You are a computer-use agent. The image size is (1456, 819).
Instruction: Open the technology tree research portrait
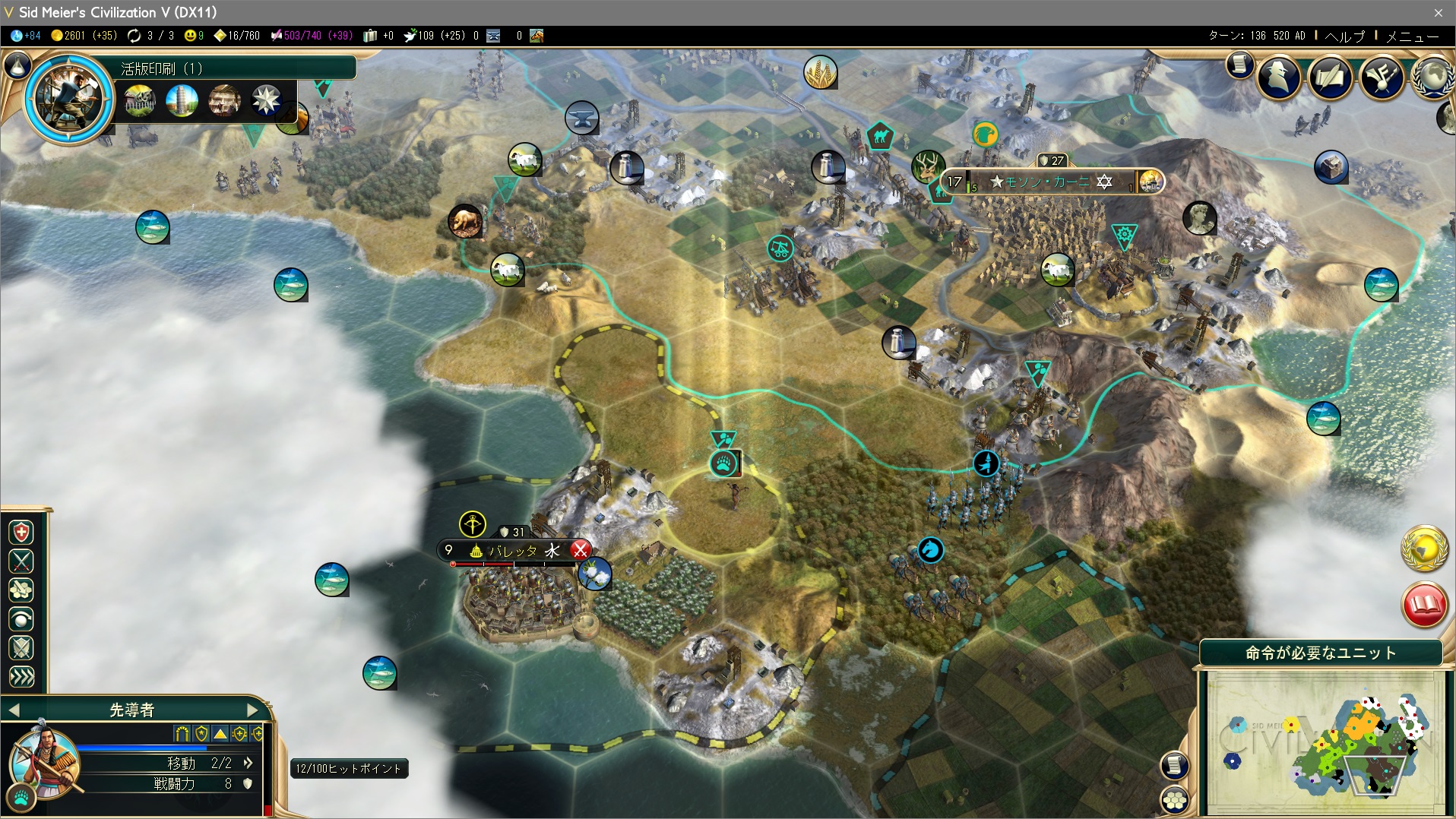69,97
